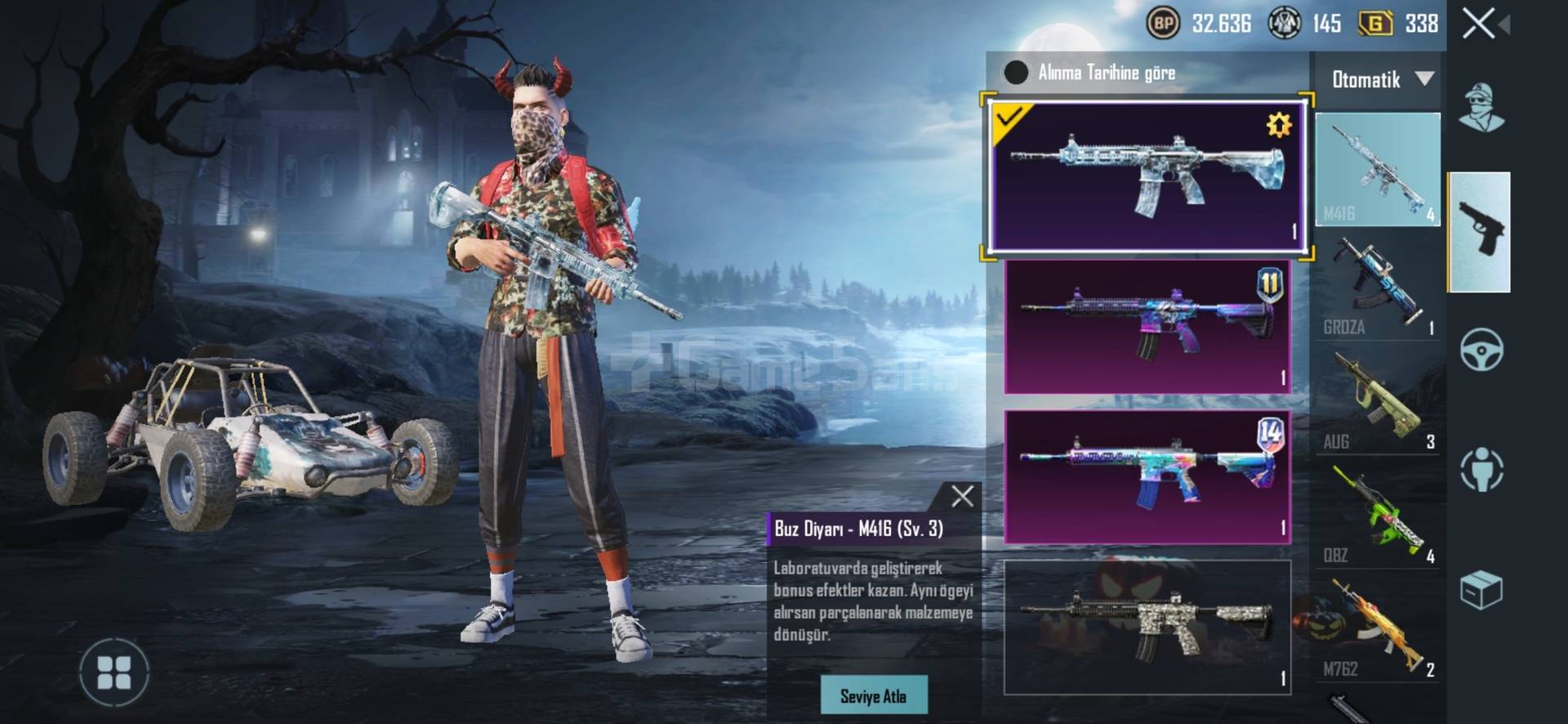1568x724 pixels.
Task: Close the inventory screen with the top X
Action: pos(1479,24)
